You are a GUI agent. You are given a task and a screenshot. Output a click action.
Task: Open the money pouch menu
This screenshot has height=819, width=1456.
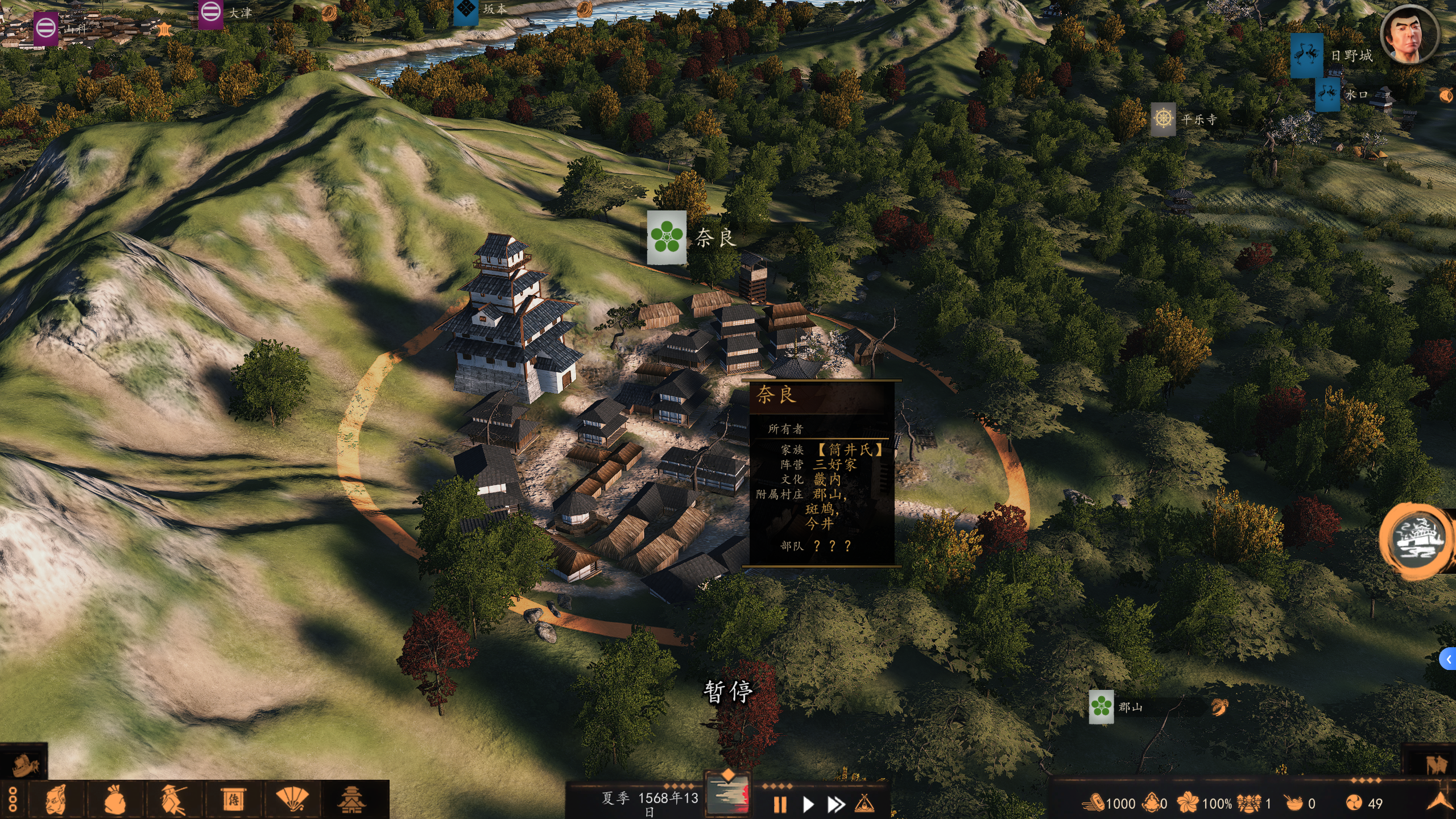click(x=115, y=800)
